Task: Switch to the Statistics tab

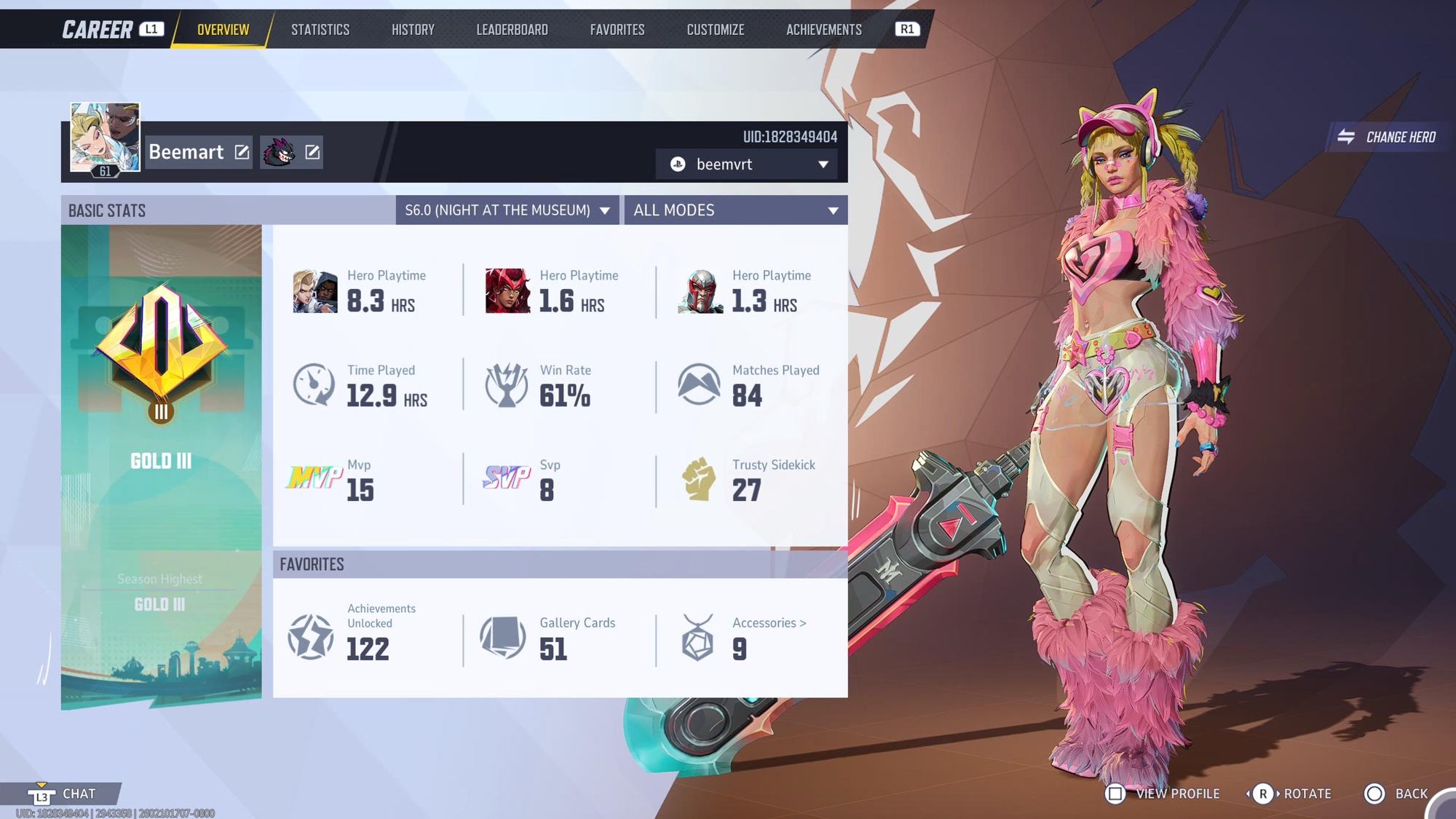Action: (320, 30)
